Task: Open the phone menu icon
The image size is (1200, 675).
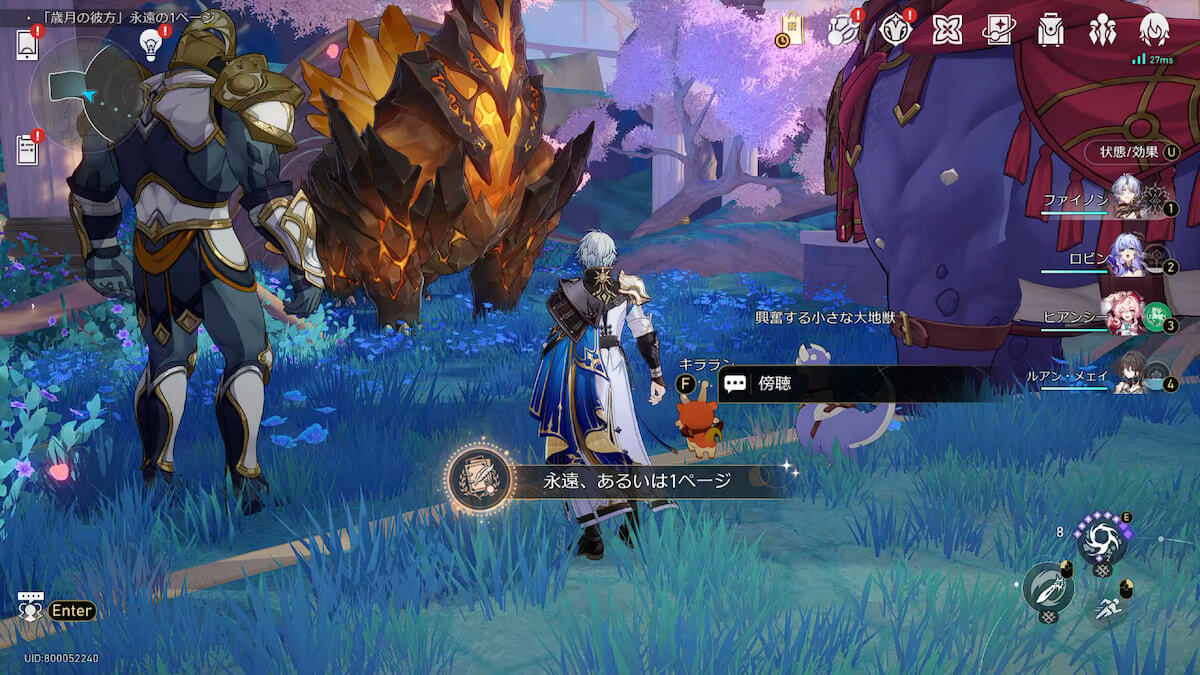Action: 27,46
